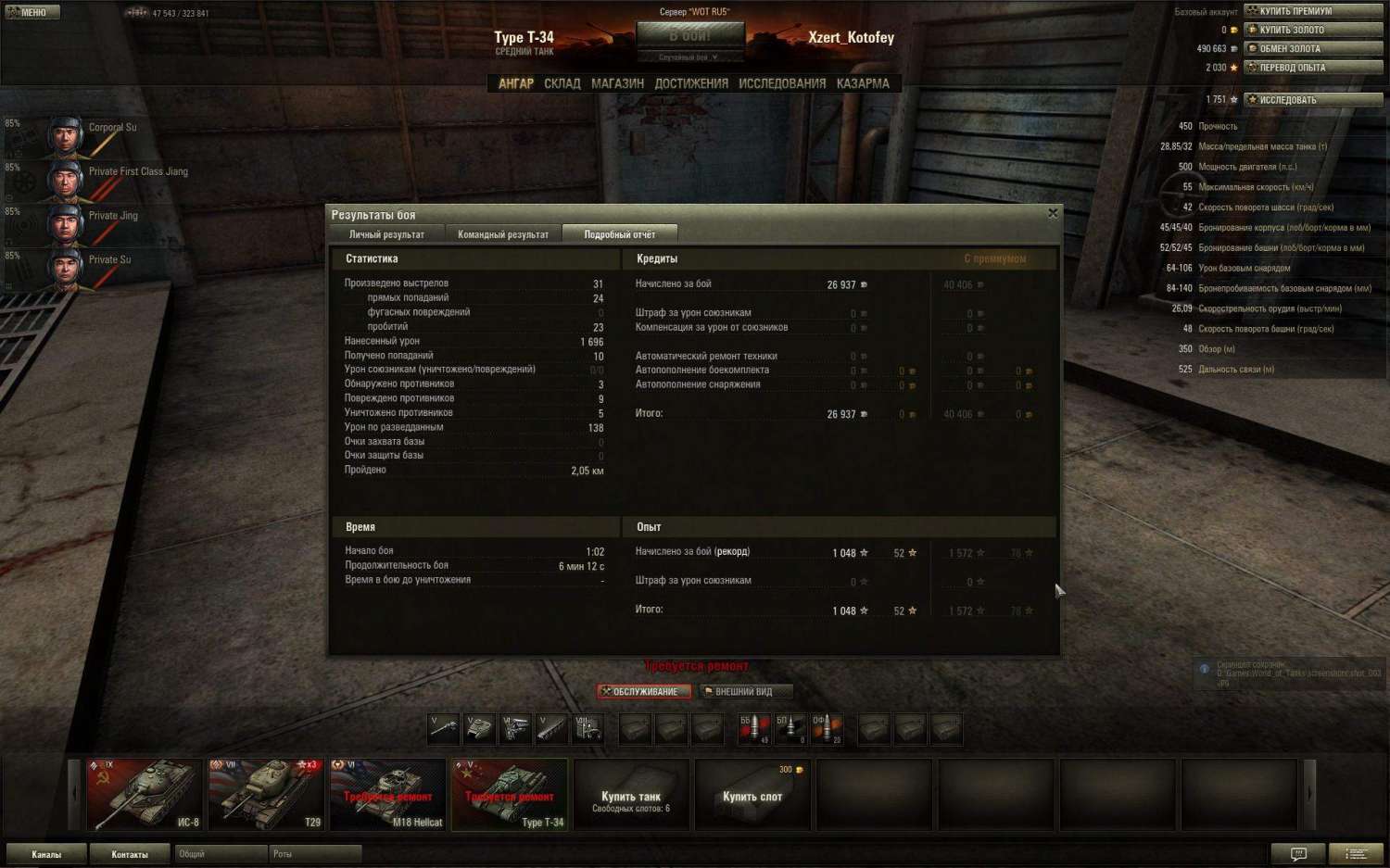Close the Результаты боя window
This screenshot has height=868, width=1390.
tap(1053, 214)
